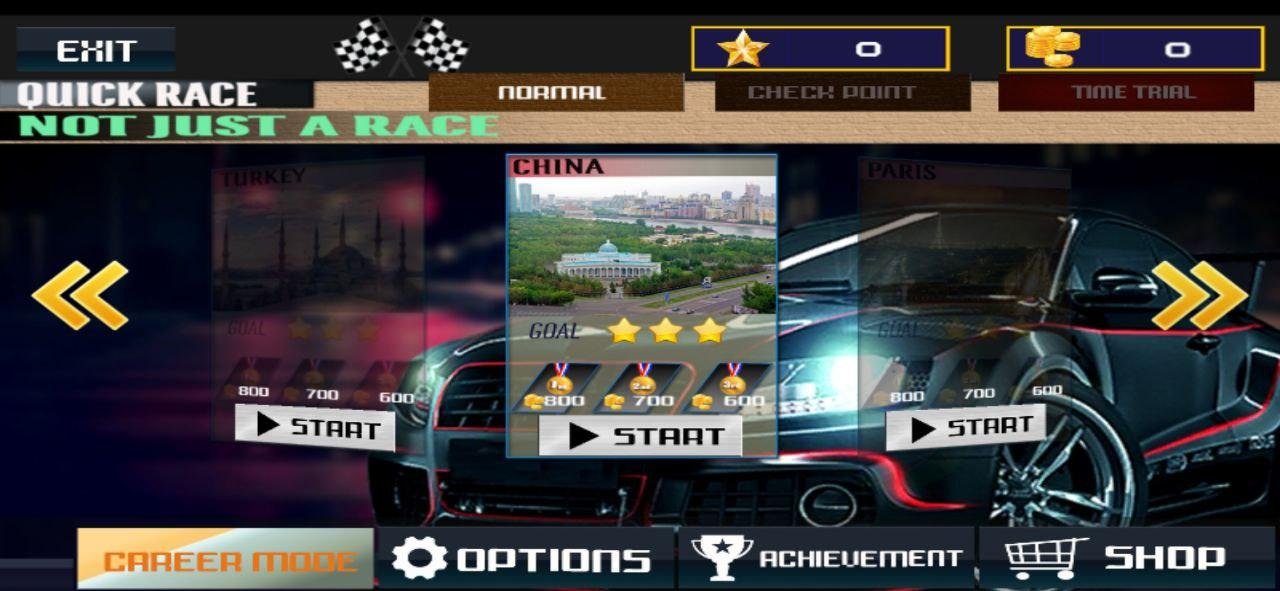Select the China track thumbnail

pyautogui.click(x=641, y=242)
